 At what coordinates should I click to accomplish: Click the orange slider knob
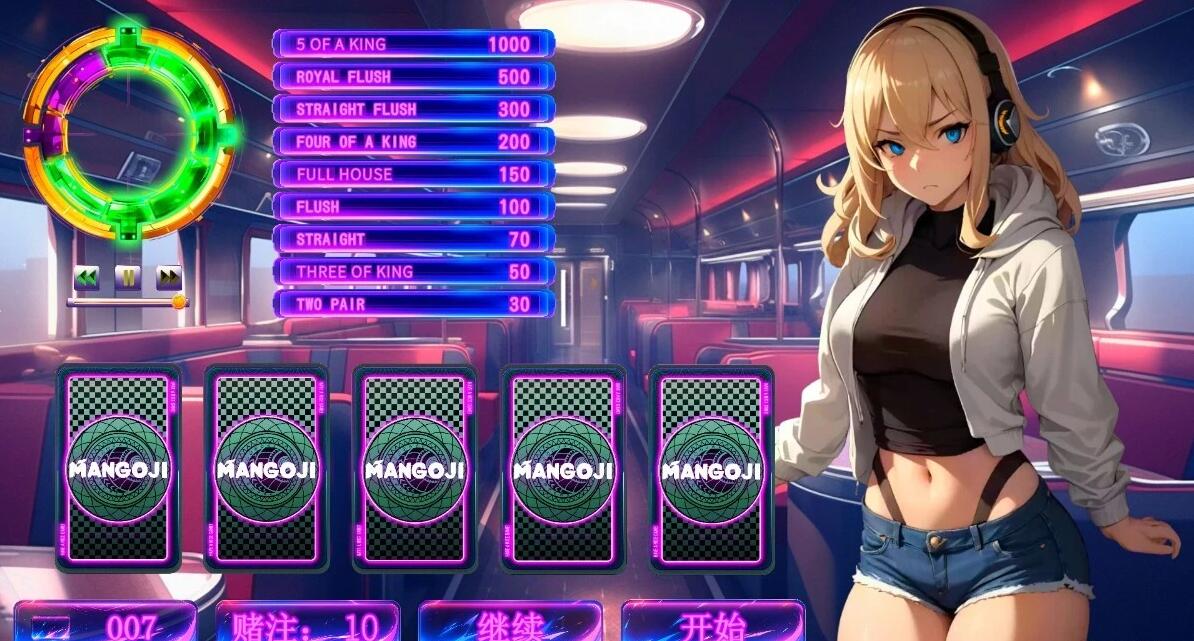pyautogui.click(x=179, y=301)
